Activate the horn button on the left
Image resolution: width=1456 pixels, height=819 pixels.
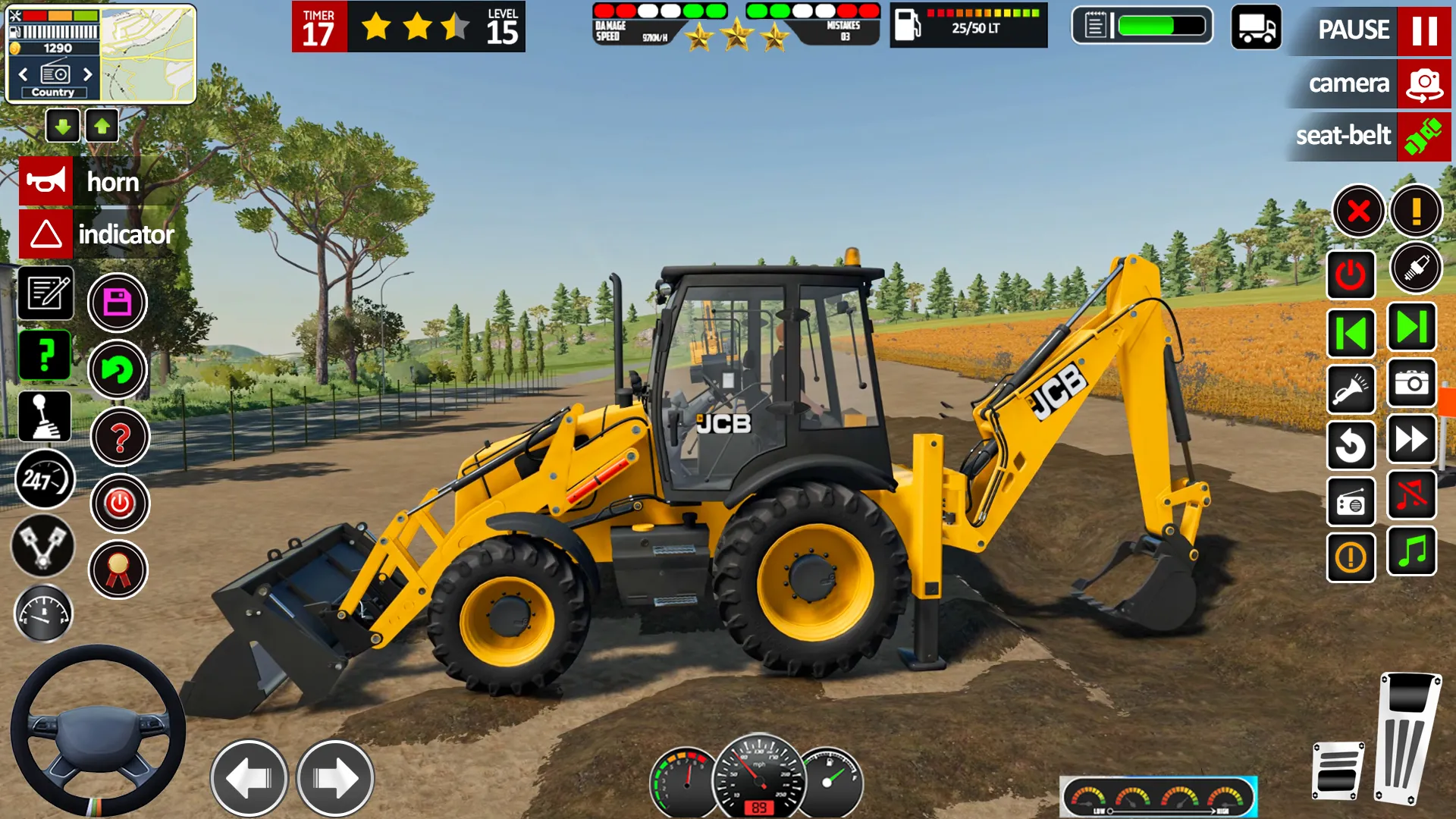(45, 180)
